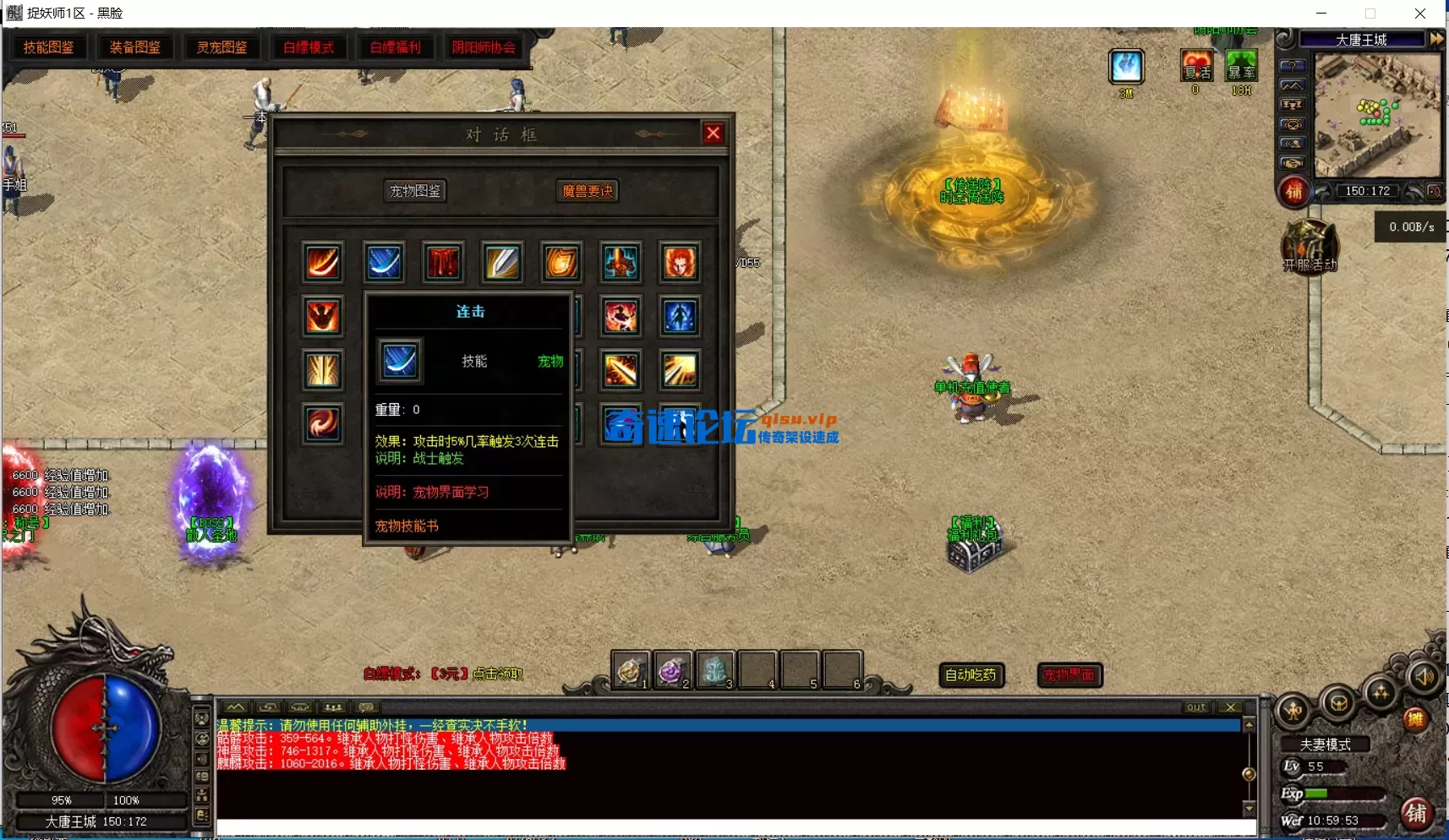Open the 阴阳师协会 menu
The width and height of the screenshot is (1449, 840).
(484, 47)
